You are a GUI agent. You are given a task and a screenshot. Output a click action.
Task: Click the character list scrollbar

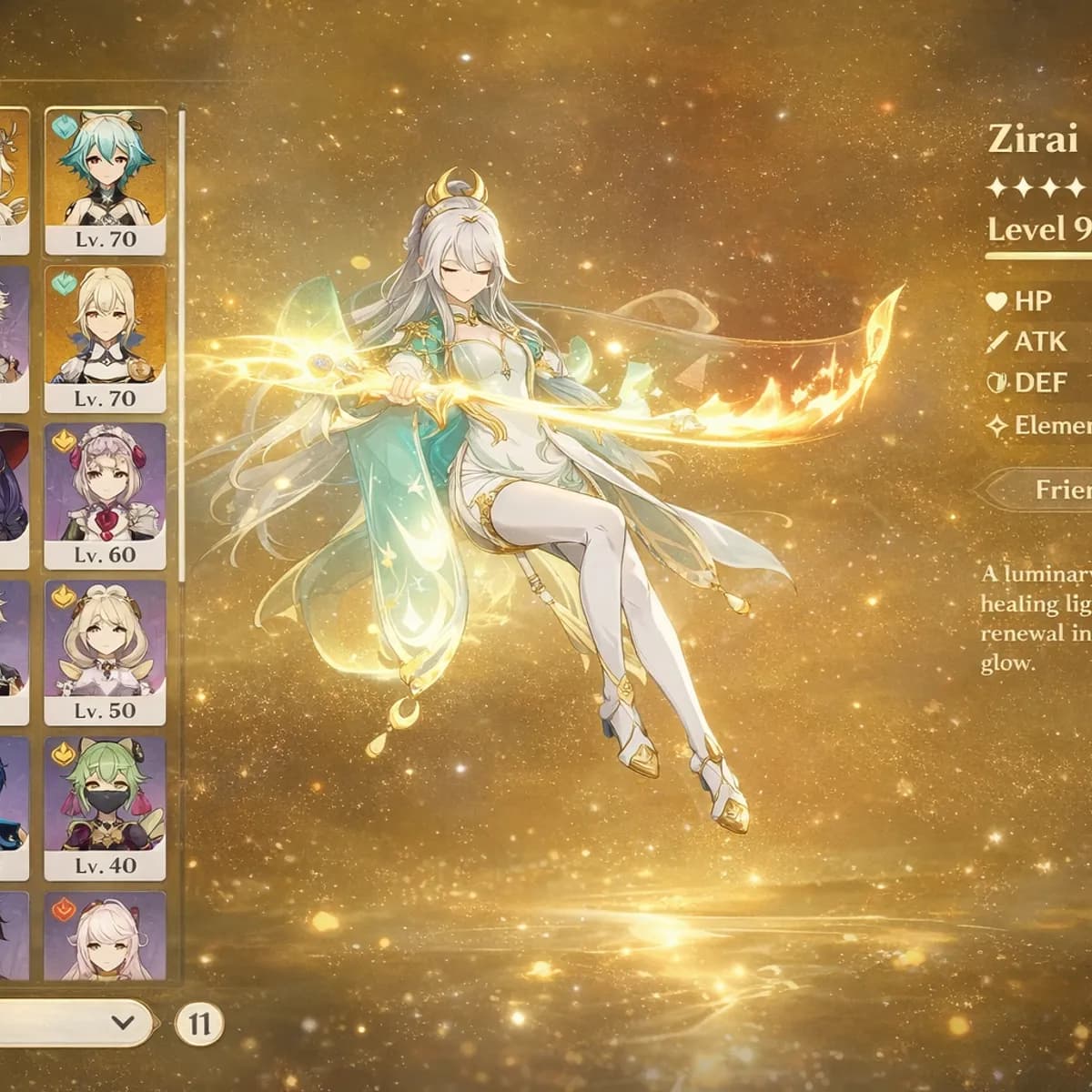point(182,346)
